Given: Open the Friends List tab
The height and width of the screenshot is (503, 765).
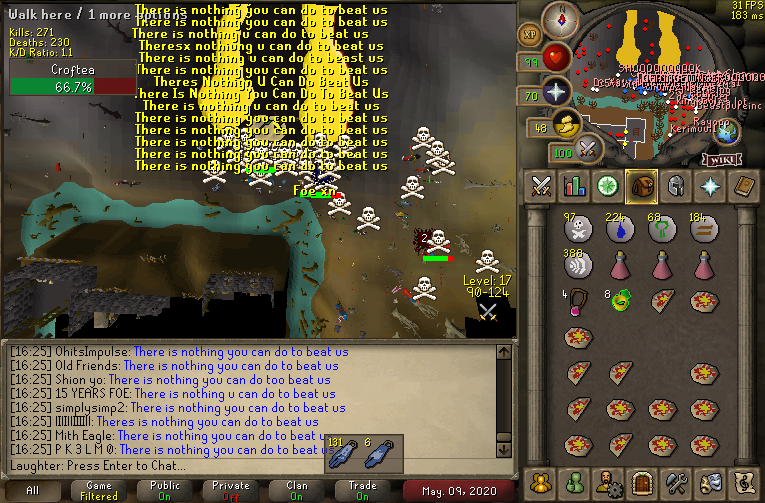Looking at the screenshot, I should pos(575,483).
